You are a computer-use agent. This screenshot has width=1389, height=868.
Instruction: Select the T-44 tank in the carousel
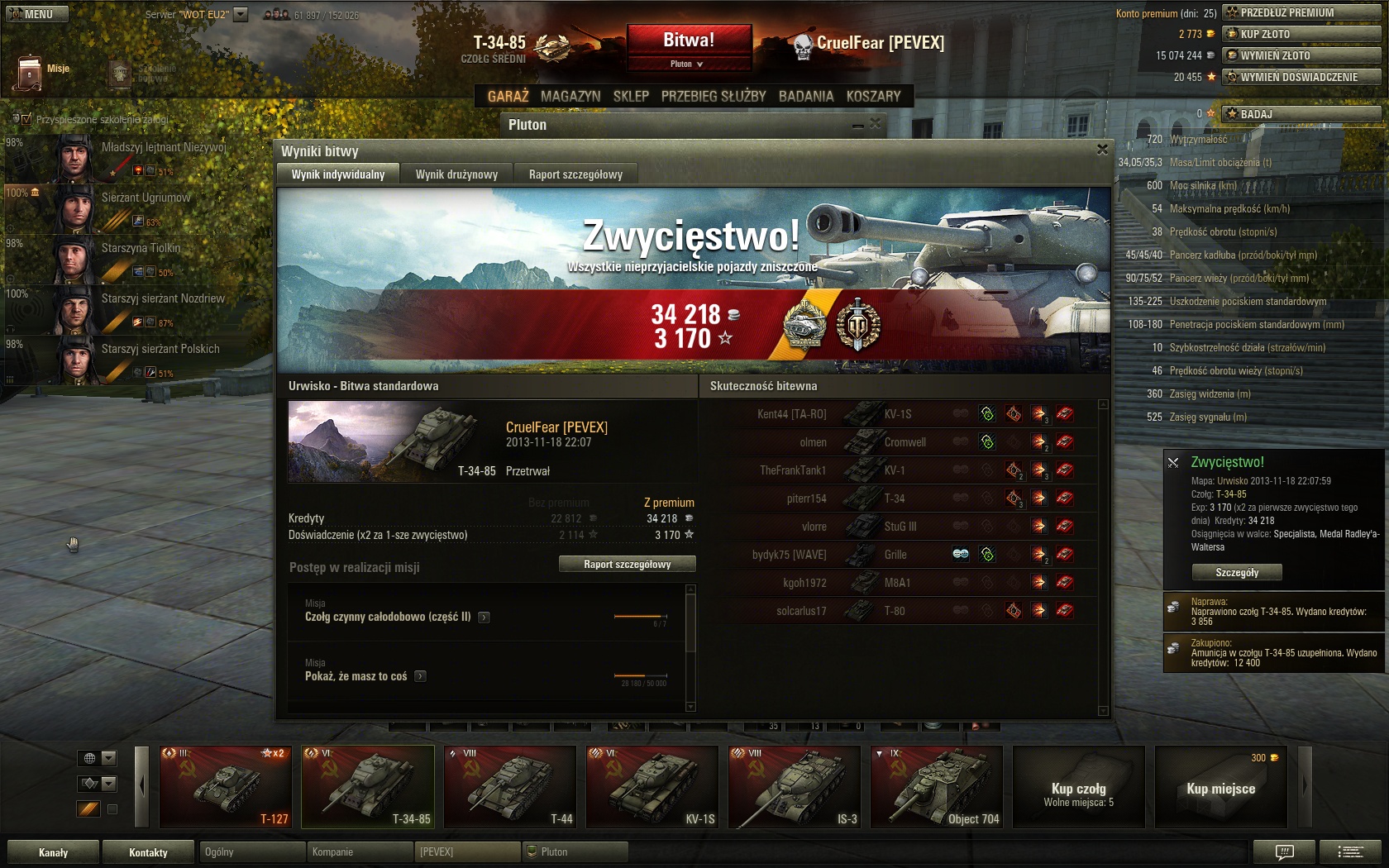(x=510, y=787)
